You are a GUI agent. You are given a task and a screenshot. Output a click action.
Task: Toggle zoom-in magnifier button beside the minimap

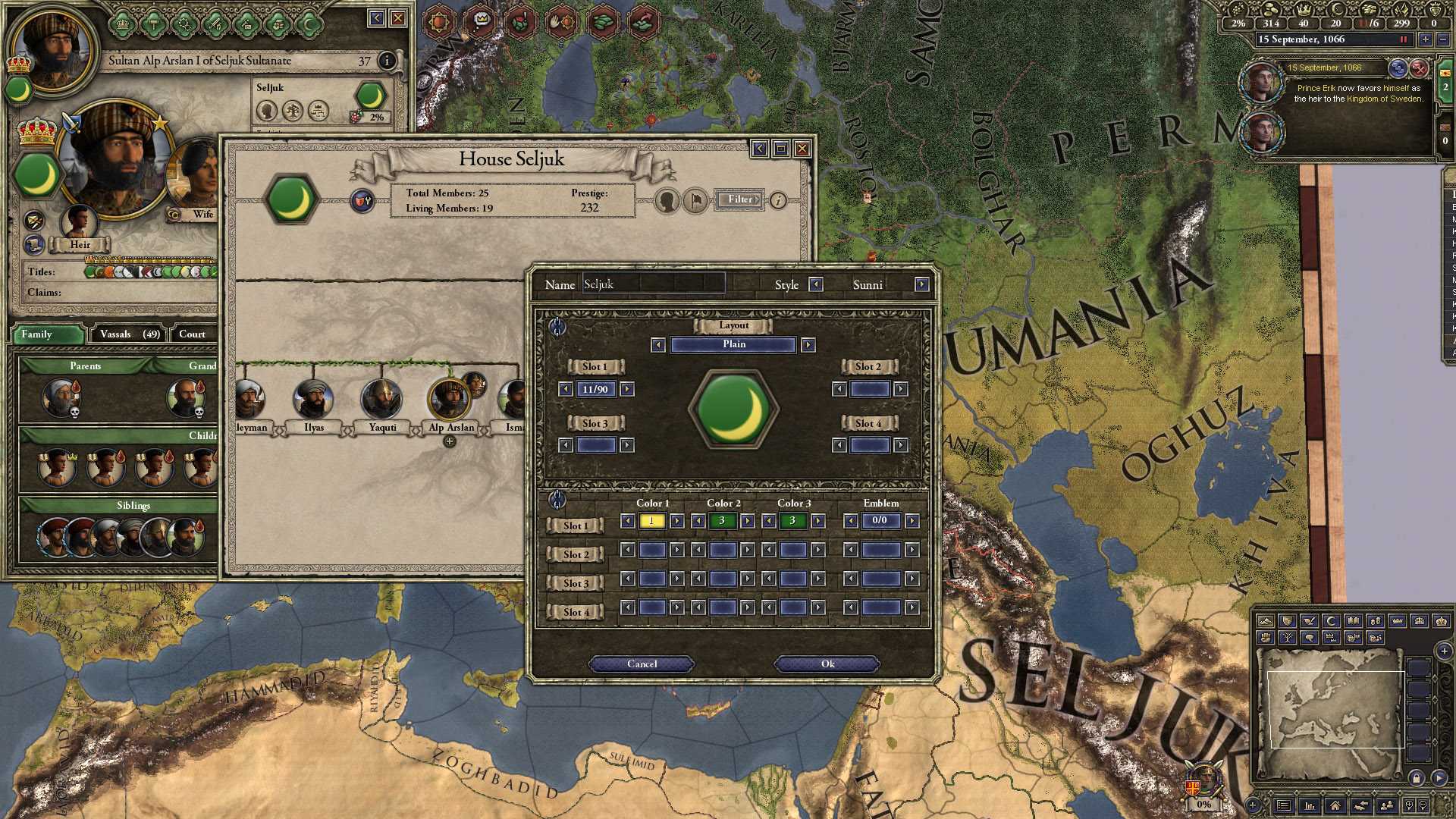pos(1409,806)
